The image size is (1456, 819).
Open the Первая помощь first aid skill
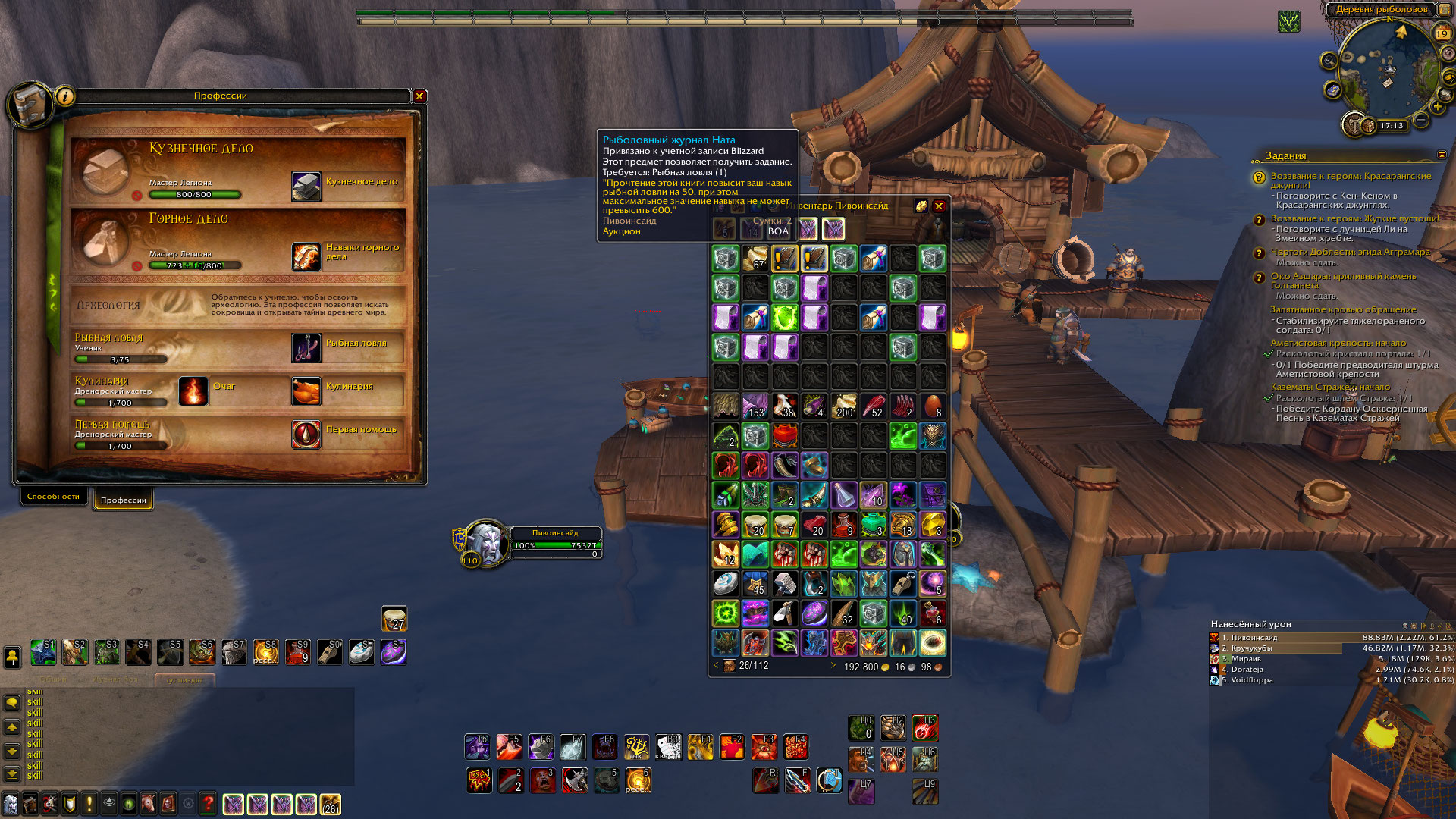306,435
